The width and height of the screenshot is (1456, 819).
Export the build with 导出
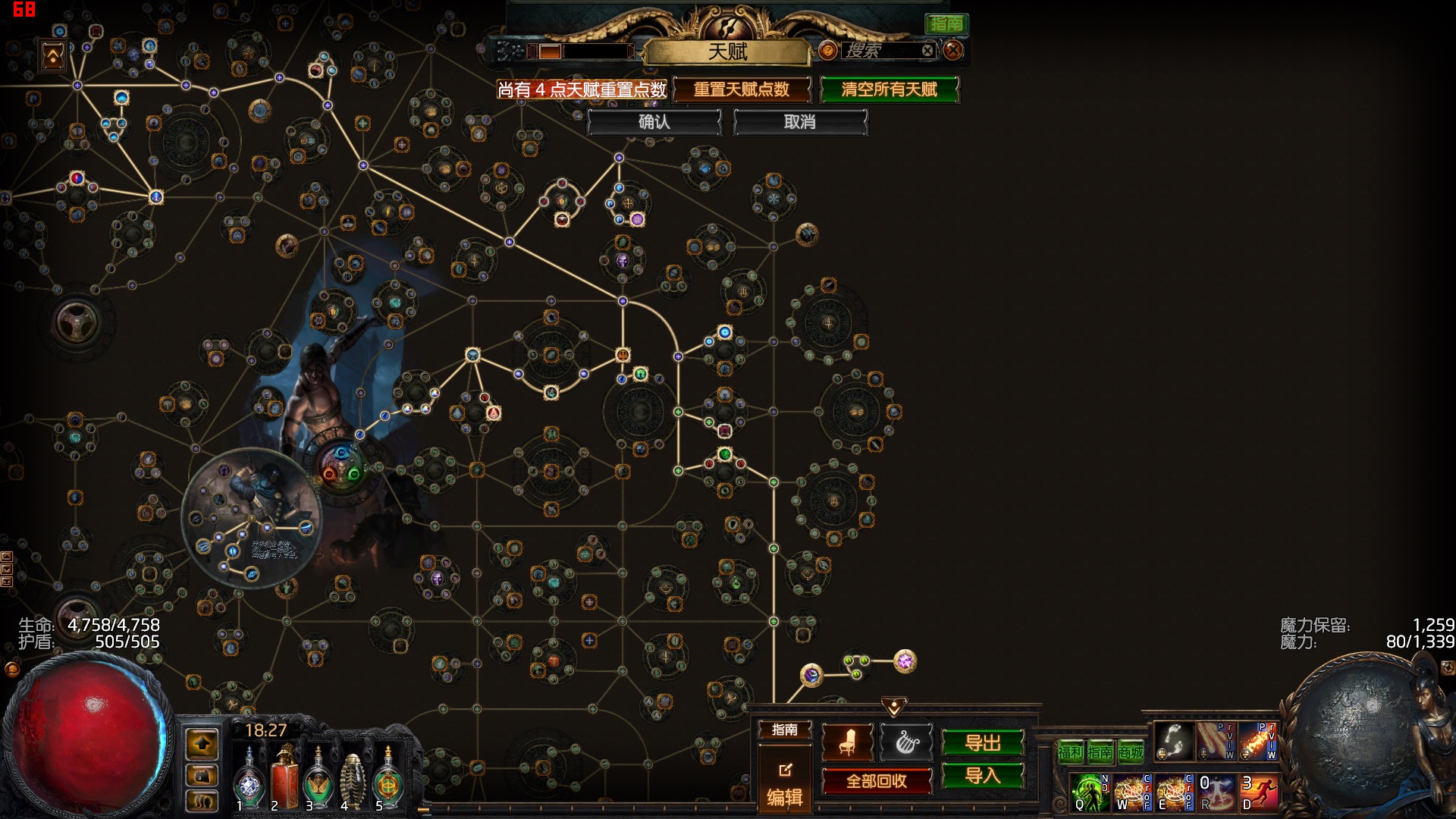pyautogui.click(x=983, y=743)
